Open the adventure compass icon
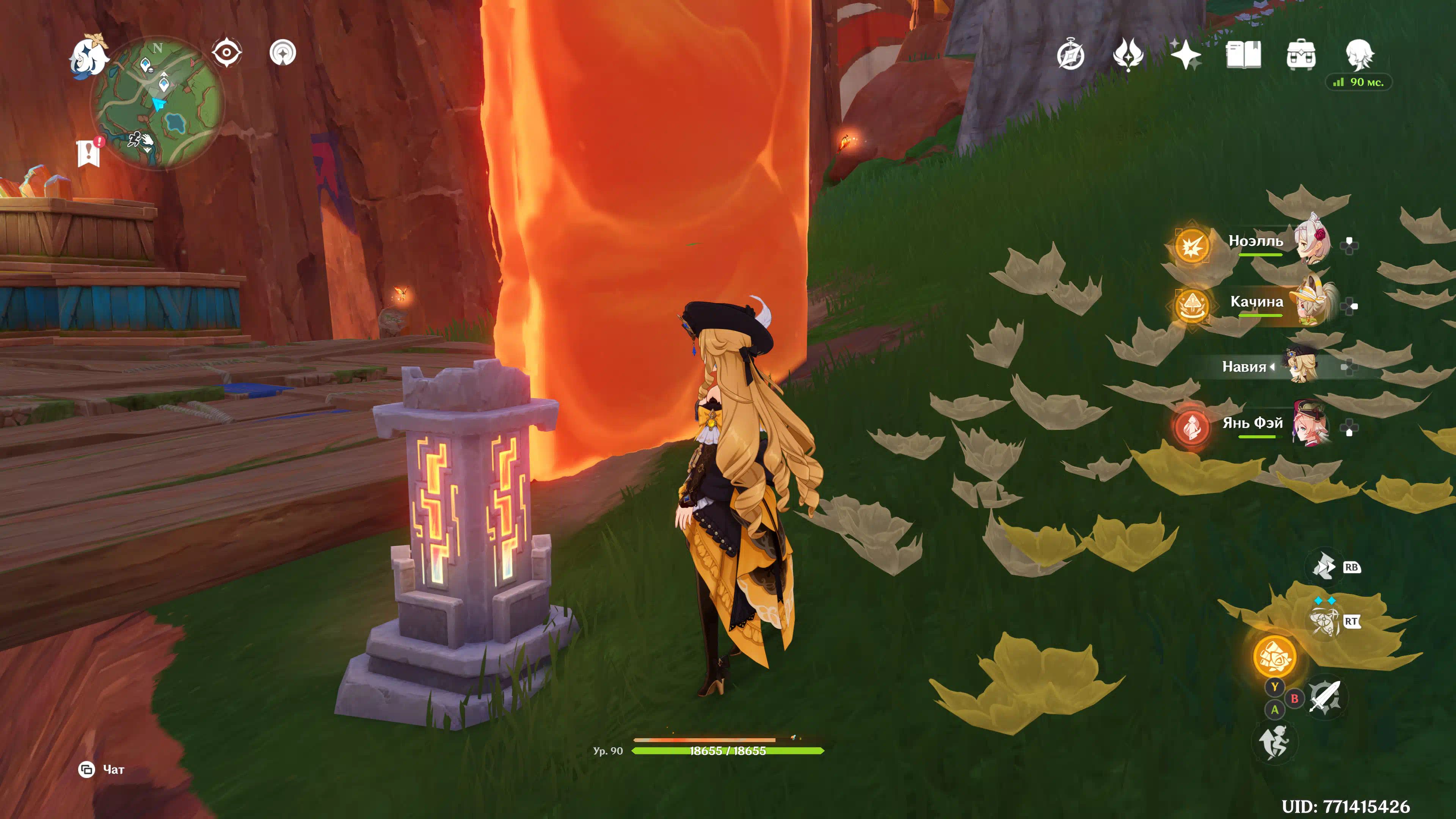This screenshot has width=1456, height=819. (x=1070, y=55)
